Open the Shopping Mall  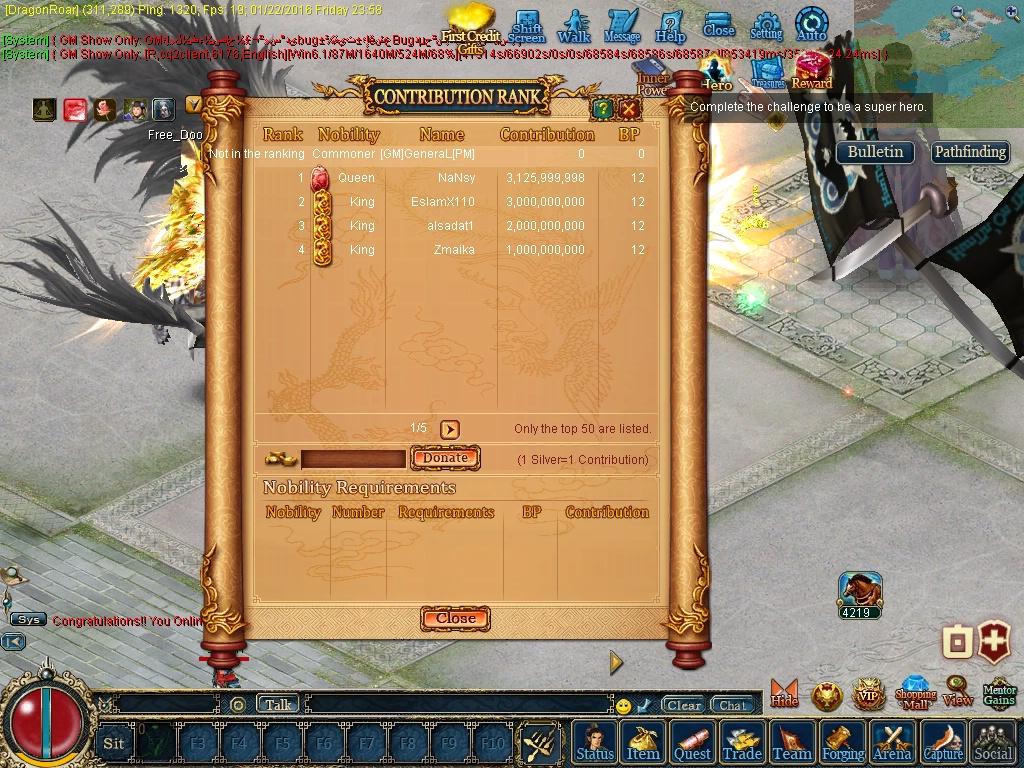[x=915, y=693]
